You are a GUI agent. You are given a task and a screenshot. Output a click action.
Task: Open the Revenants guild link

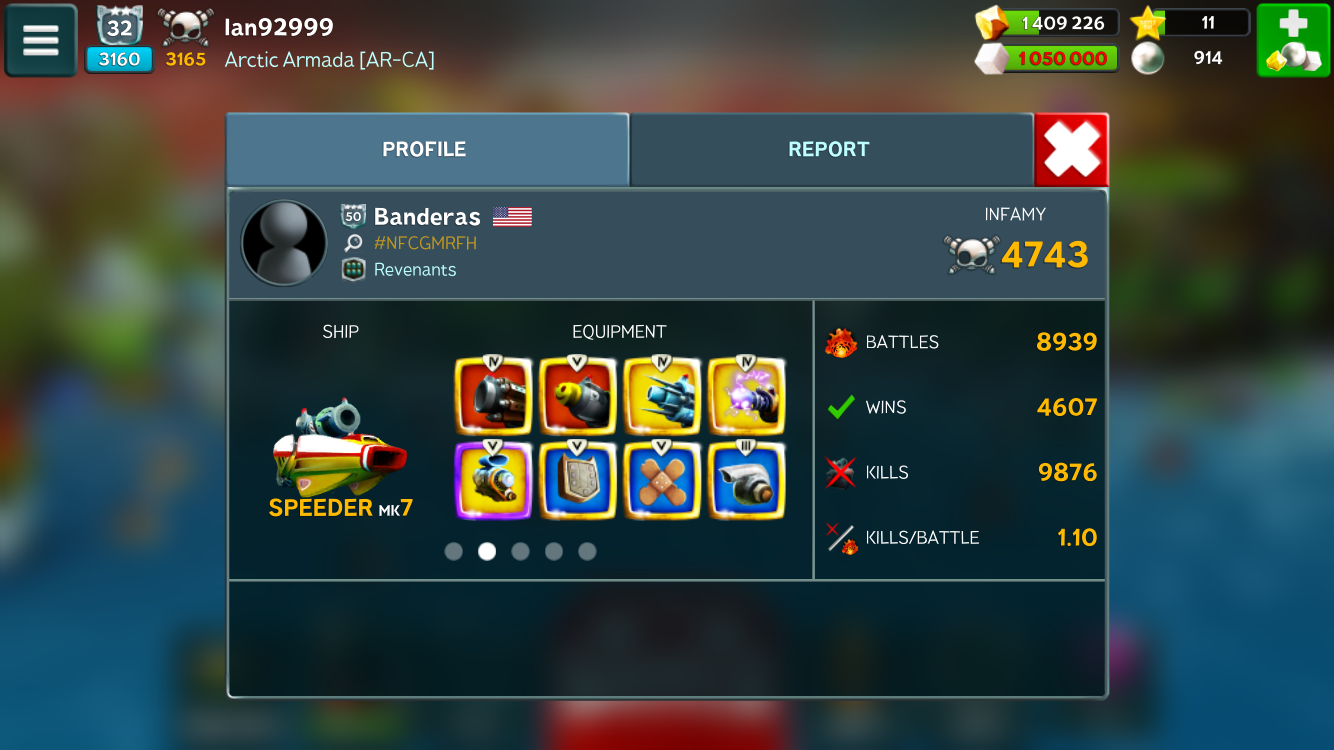coord(414,270)
